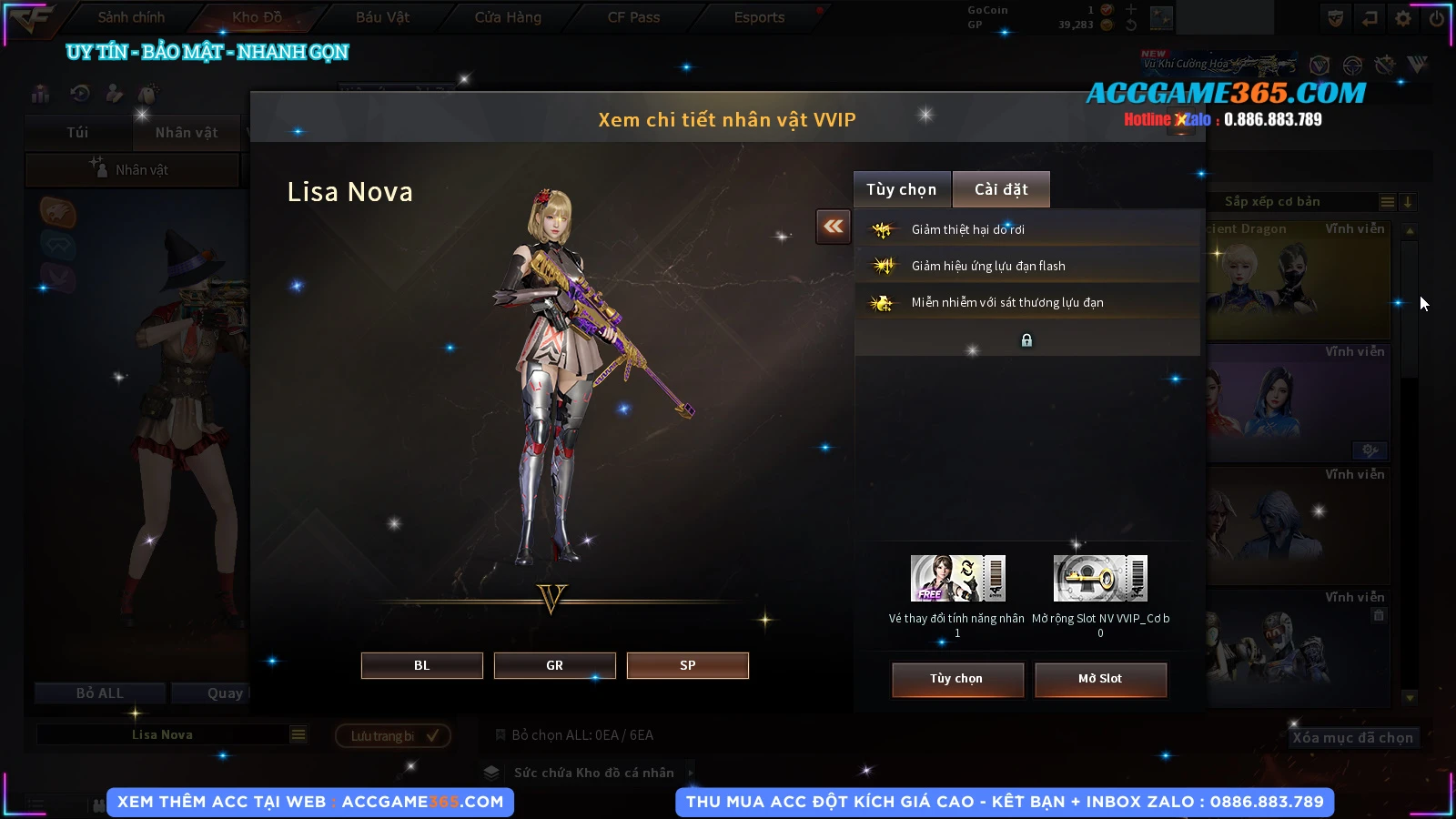1456x819 pixels.
Task: Open the Cài đặt tab
Action: pos(1001,189)
